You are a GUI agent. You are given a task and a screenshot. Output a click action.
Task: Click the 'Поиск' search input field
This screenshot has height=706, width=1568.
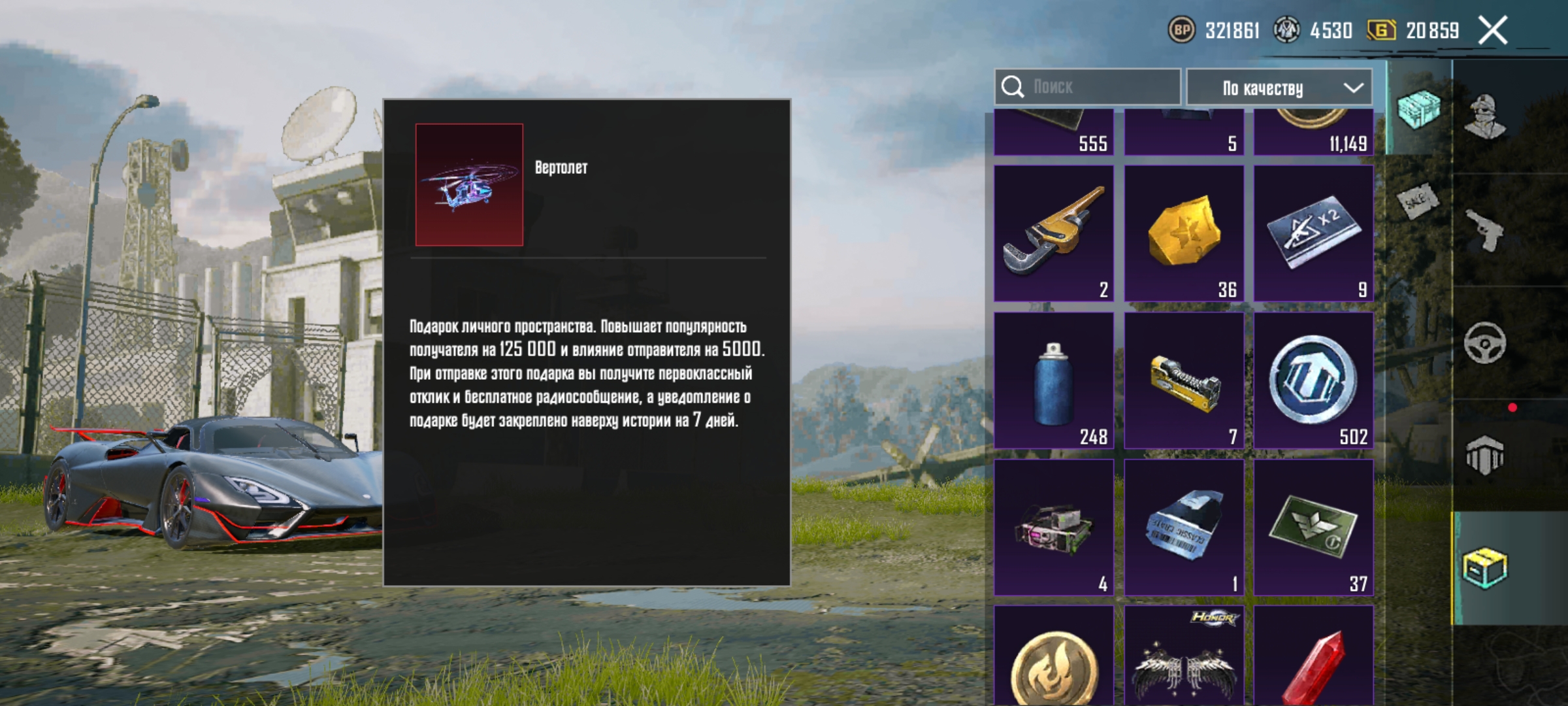(1098, 86)
